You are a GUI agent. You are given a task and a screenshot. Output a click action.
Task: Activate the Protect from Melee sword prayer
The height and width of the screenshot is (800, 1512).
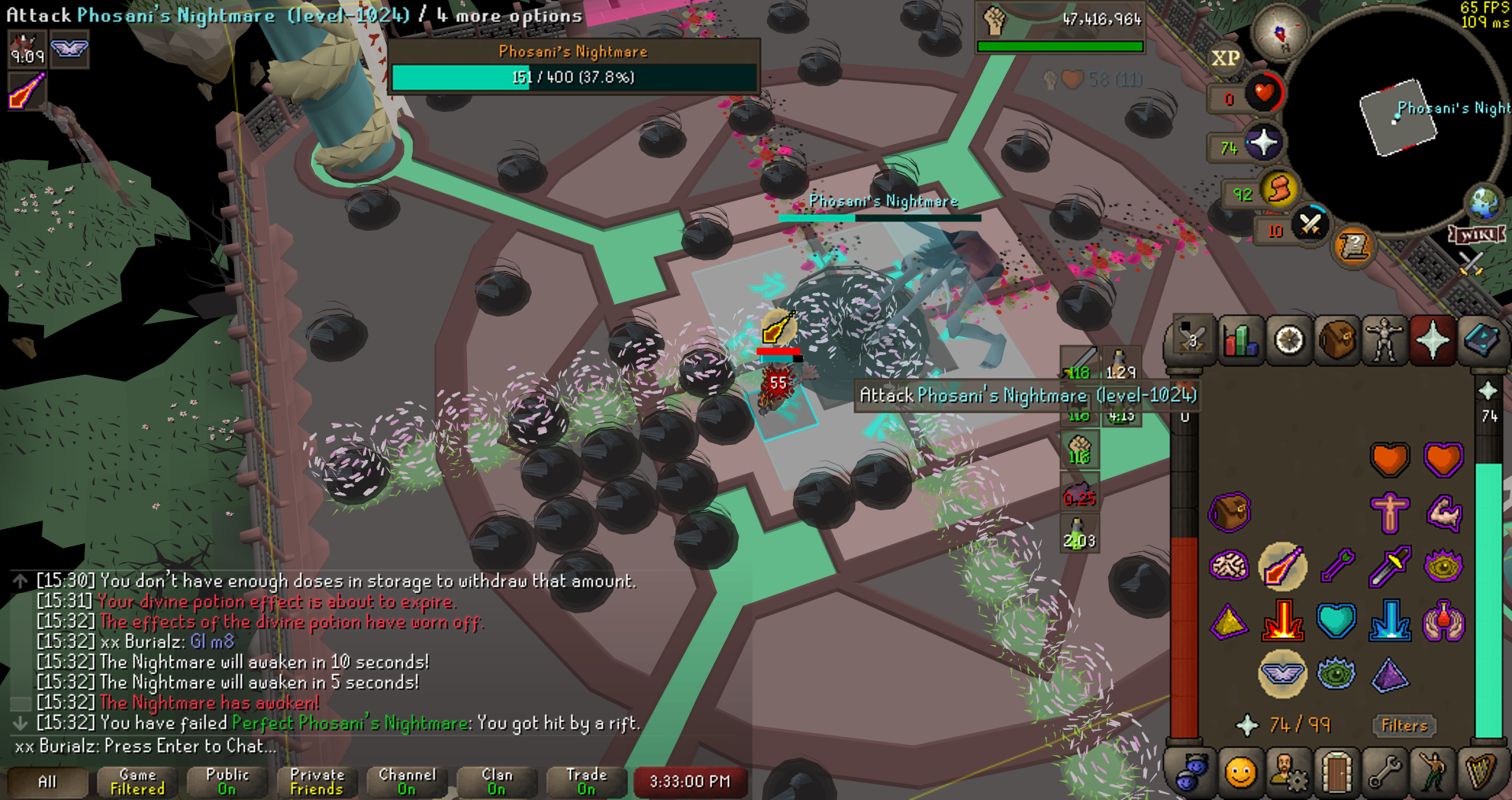coord(1390,567)
